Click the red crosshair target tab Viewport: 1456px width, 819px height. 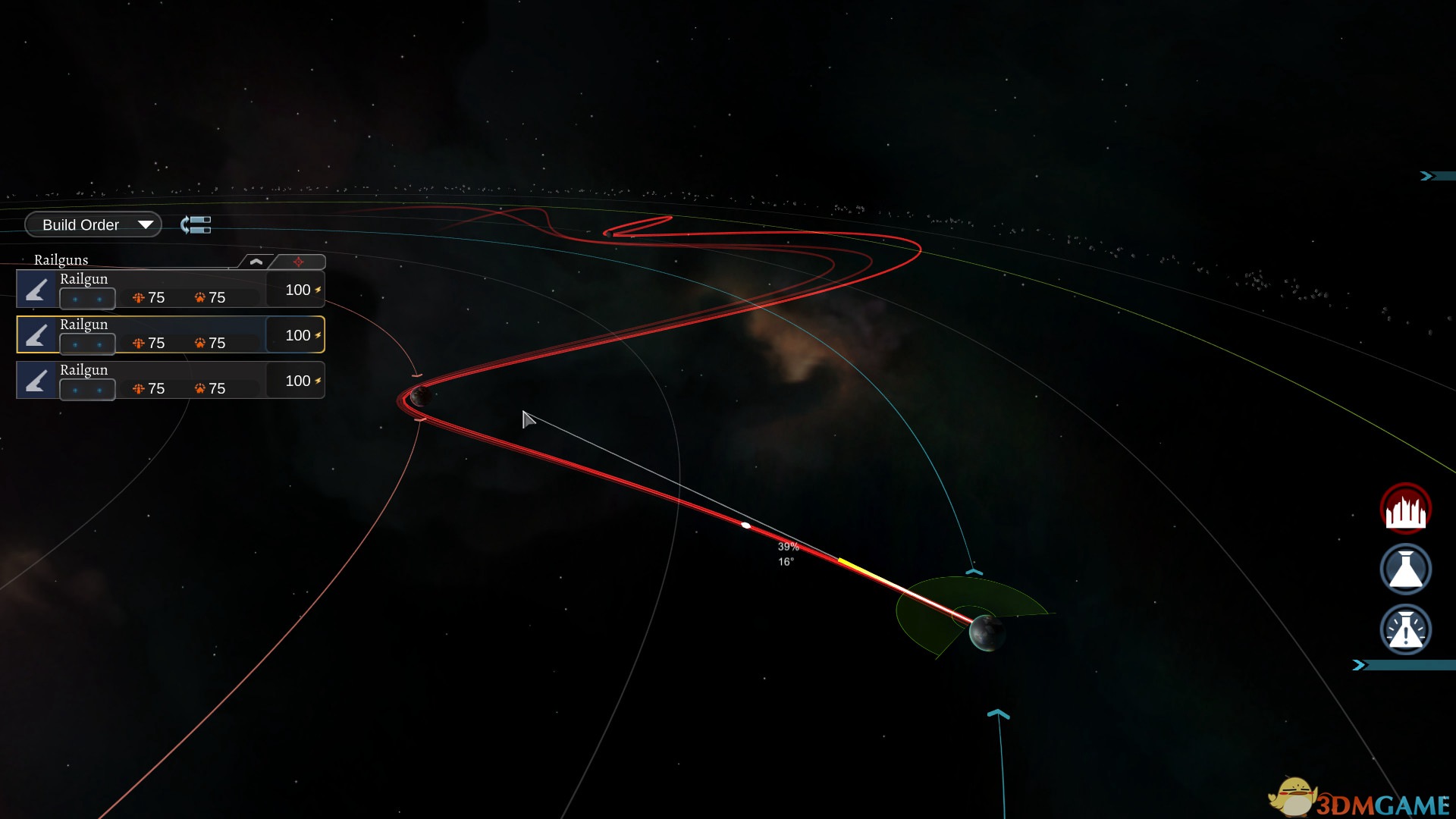click(x=299, y=262)
